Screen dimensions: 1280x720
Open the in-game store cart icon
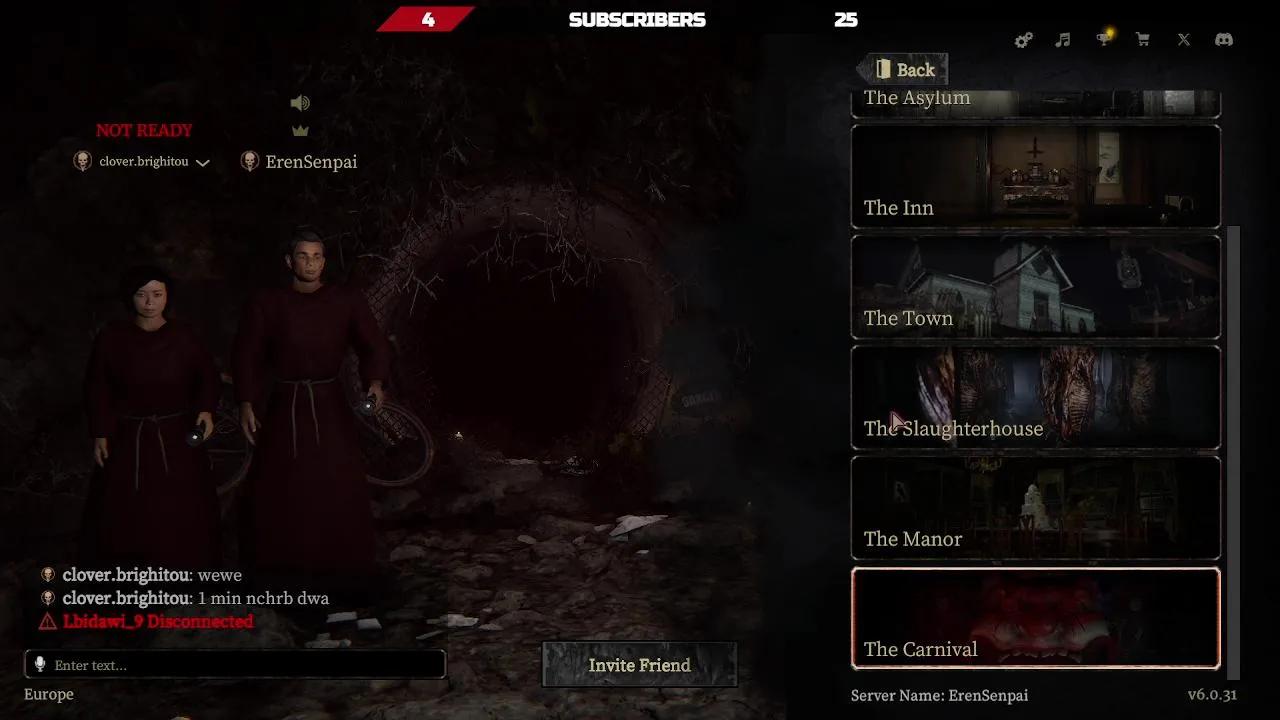pyautogui.click(x=1143, y=40)
